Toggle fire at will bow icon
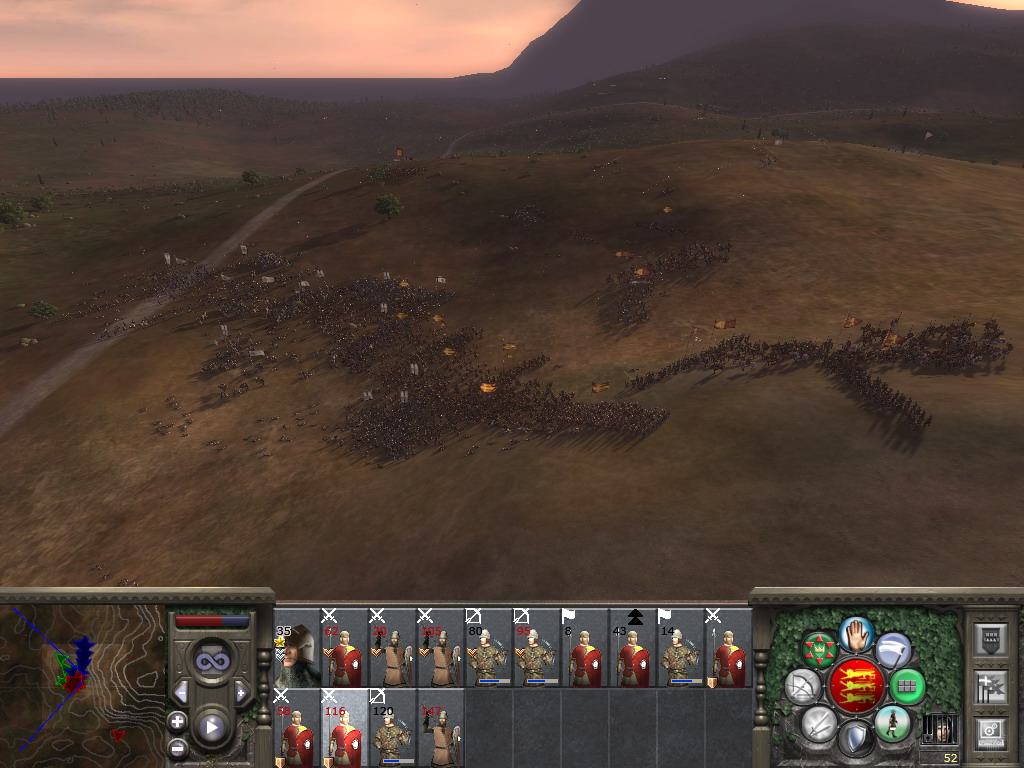1024x768 pixels. [x=802, y=686]
